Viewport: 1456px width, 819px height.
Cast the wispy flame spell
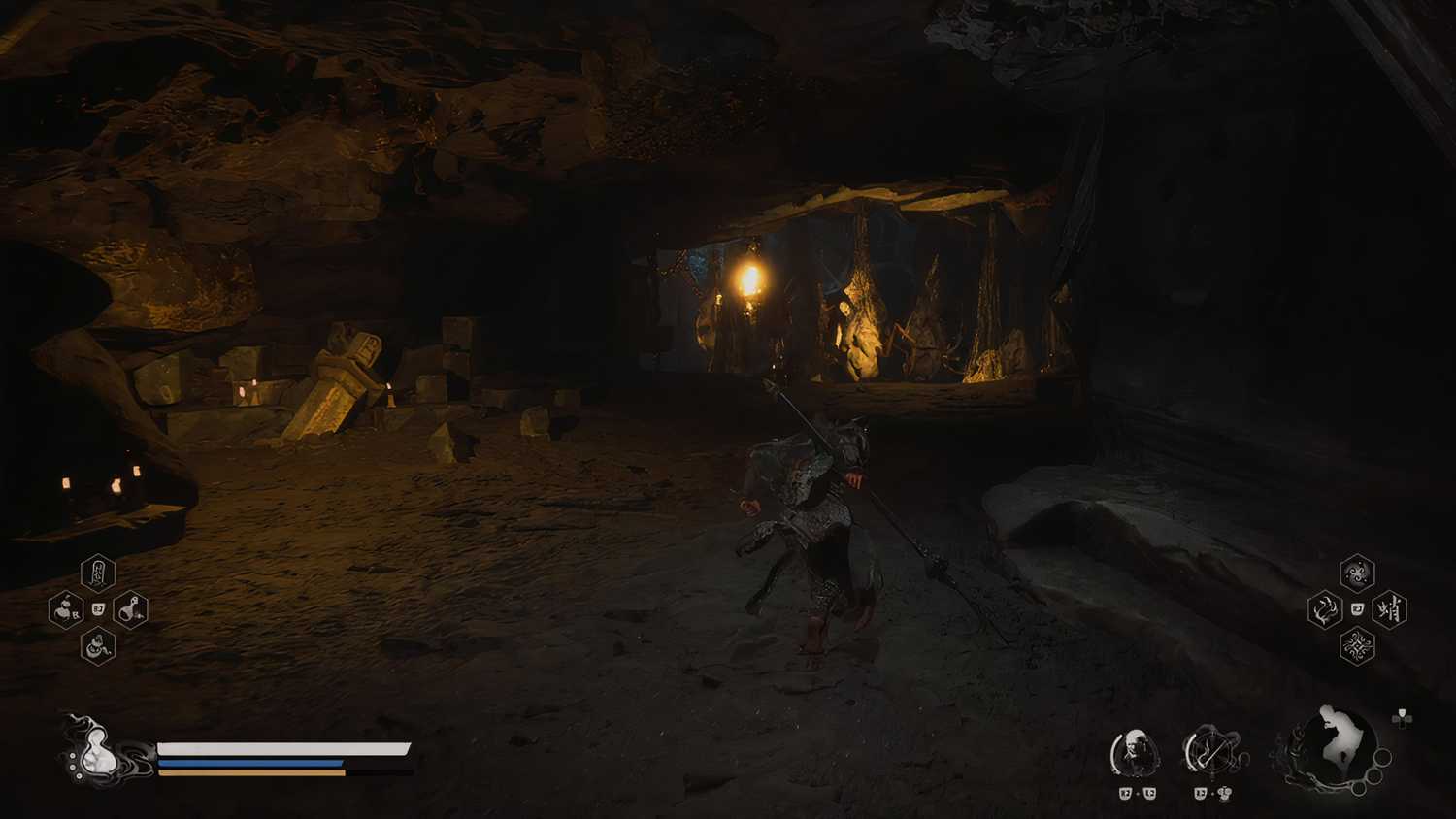click(1324, 610)
